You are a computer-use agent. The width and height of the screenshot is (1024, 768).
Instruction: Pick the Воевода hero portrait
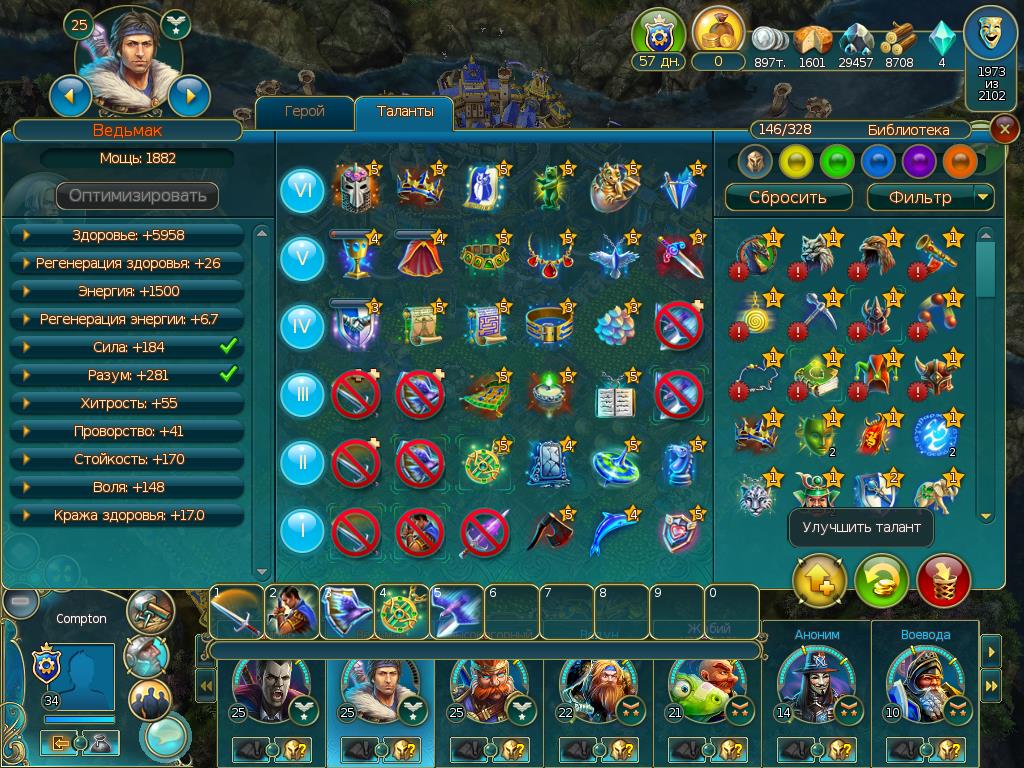925,678
